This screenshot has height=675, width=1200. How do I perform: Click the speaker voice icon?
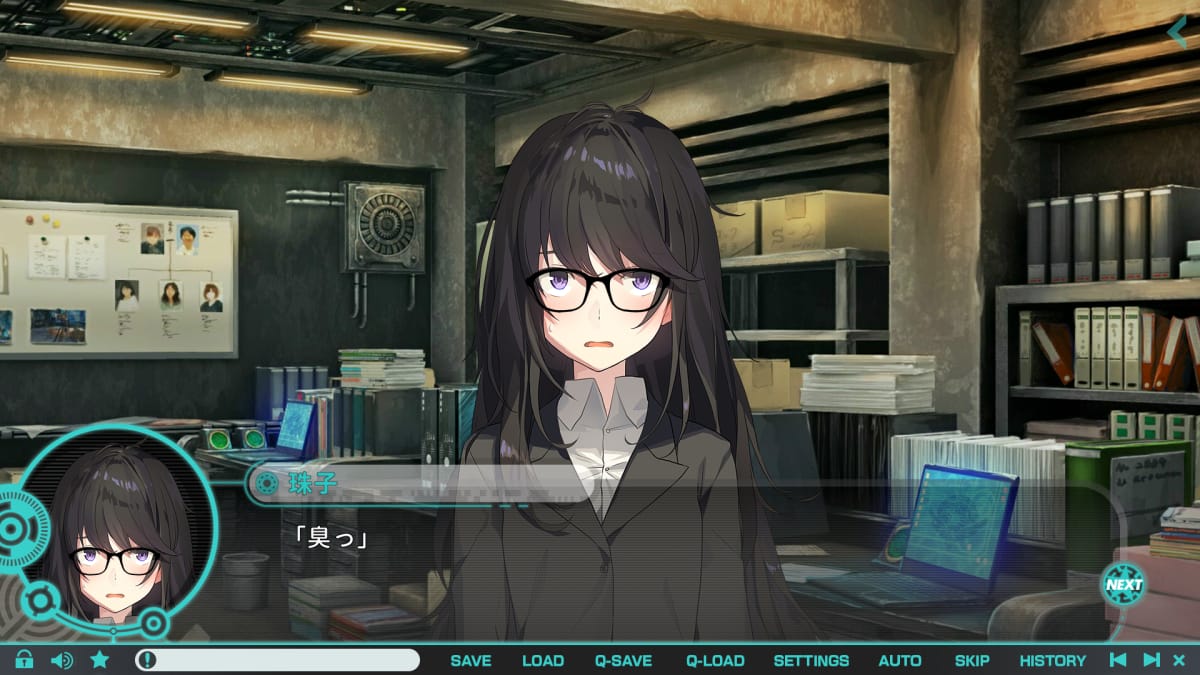coord(62,660)
